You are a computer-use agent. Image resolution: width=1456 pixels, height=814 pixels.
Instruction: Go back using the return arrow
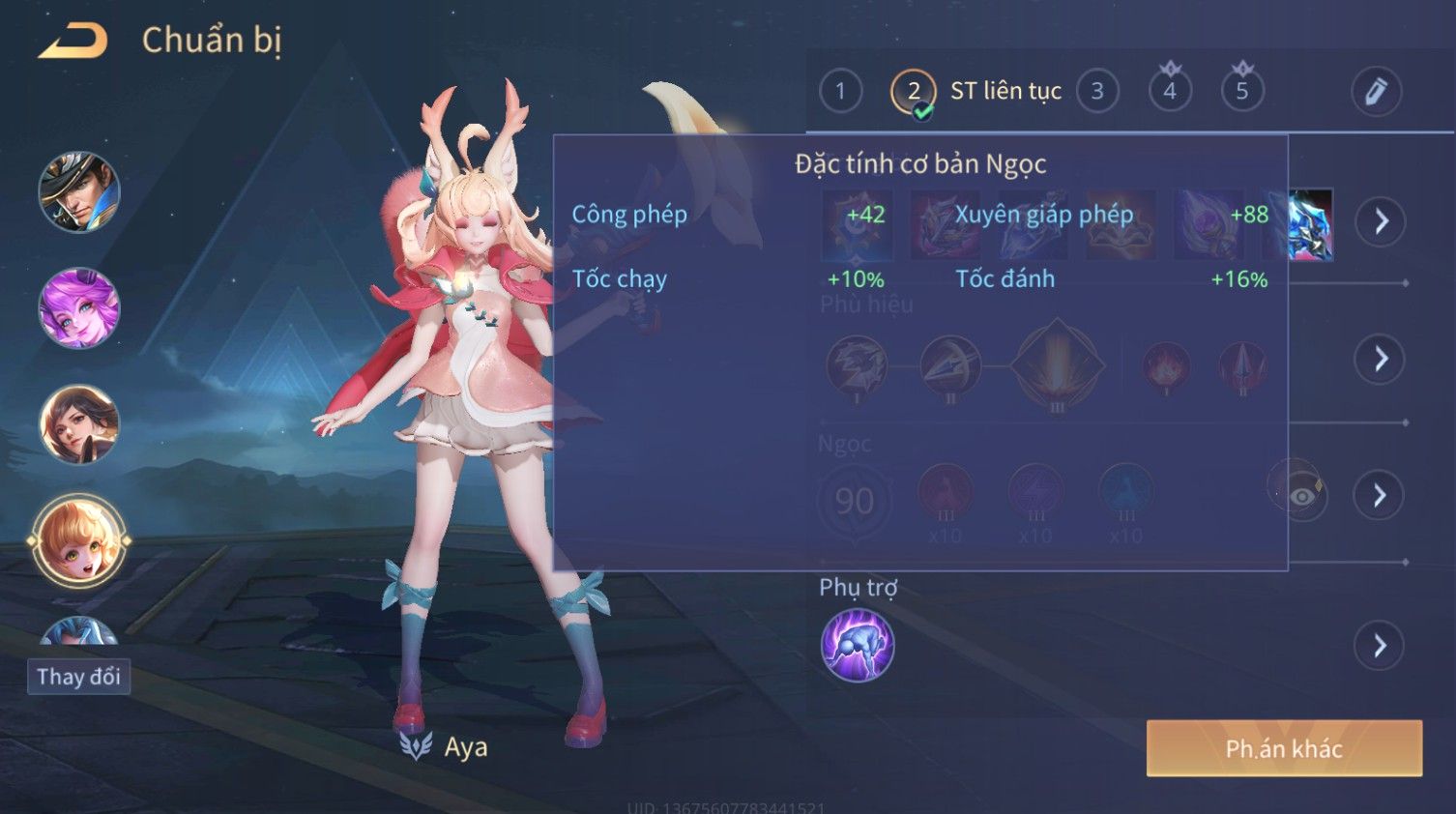73,41
